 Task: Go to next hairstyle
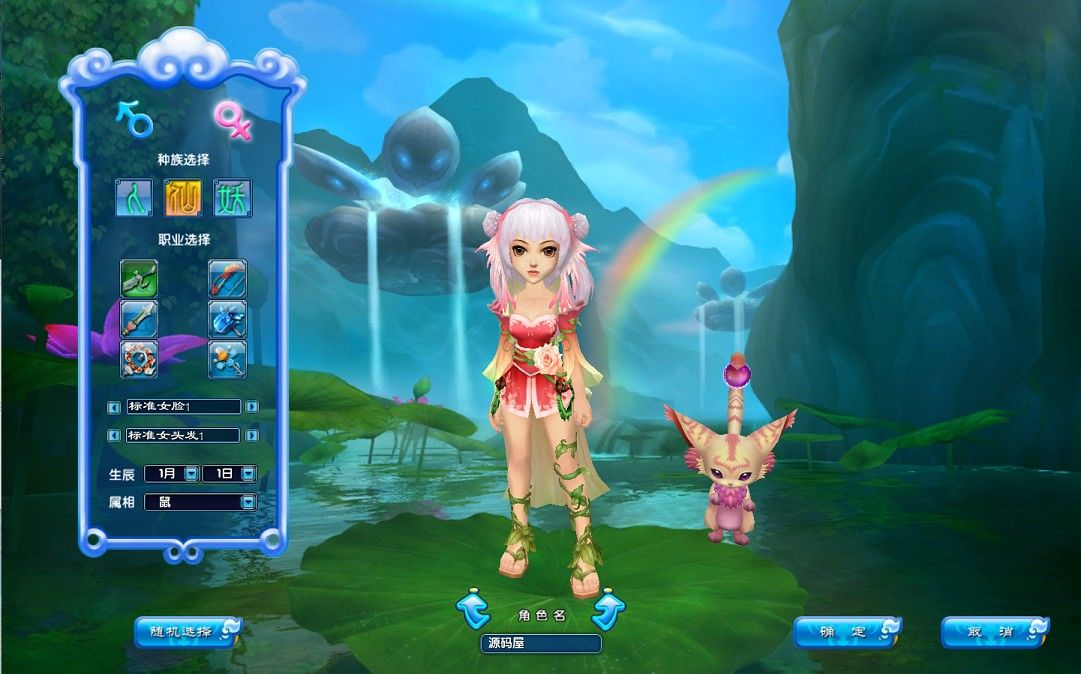252,436
